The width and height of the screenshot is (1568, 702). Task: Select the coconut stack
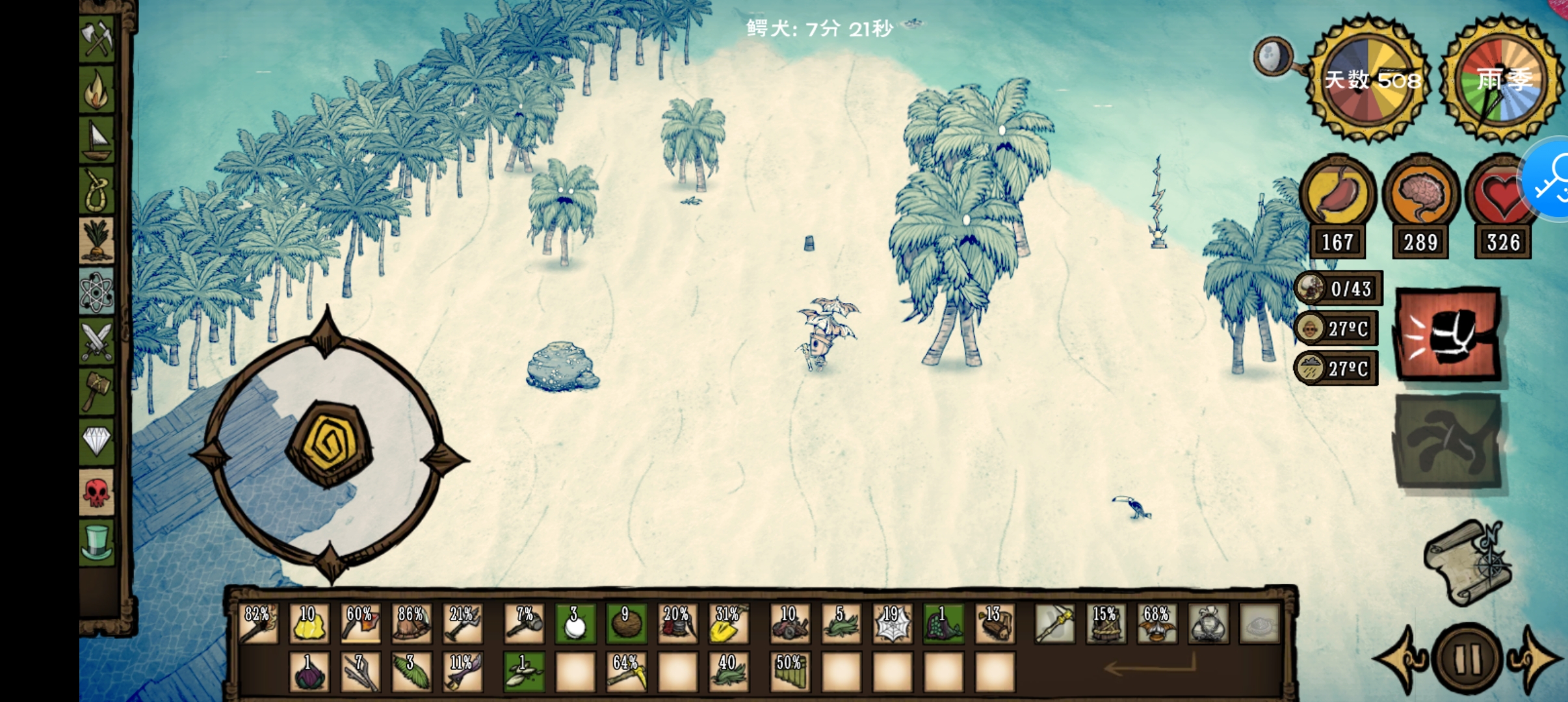coord(625,623)
